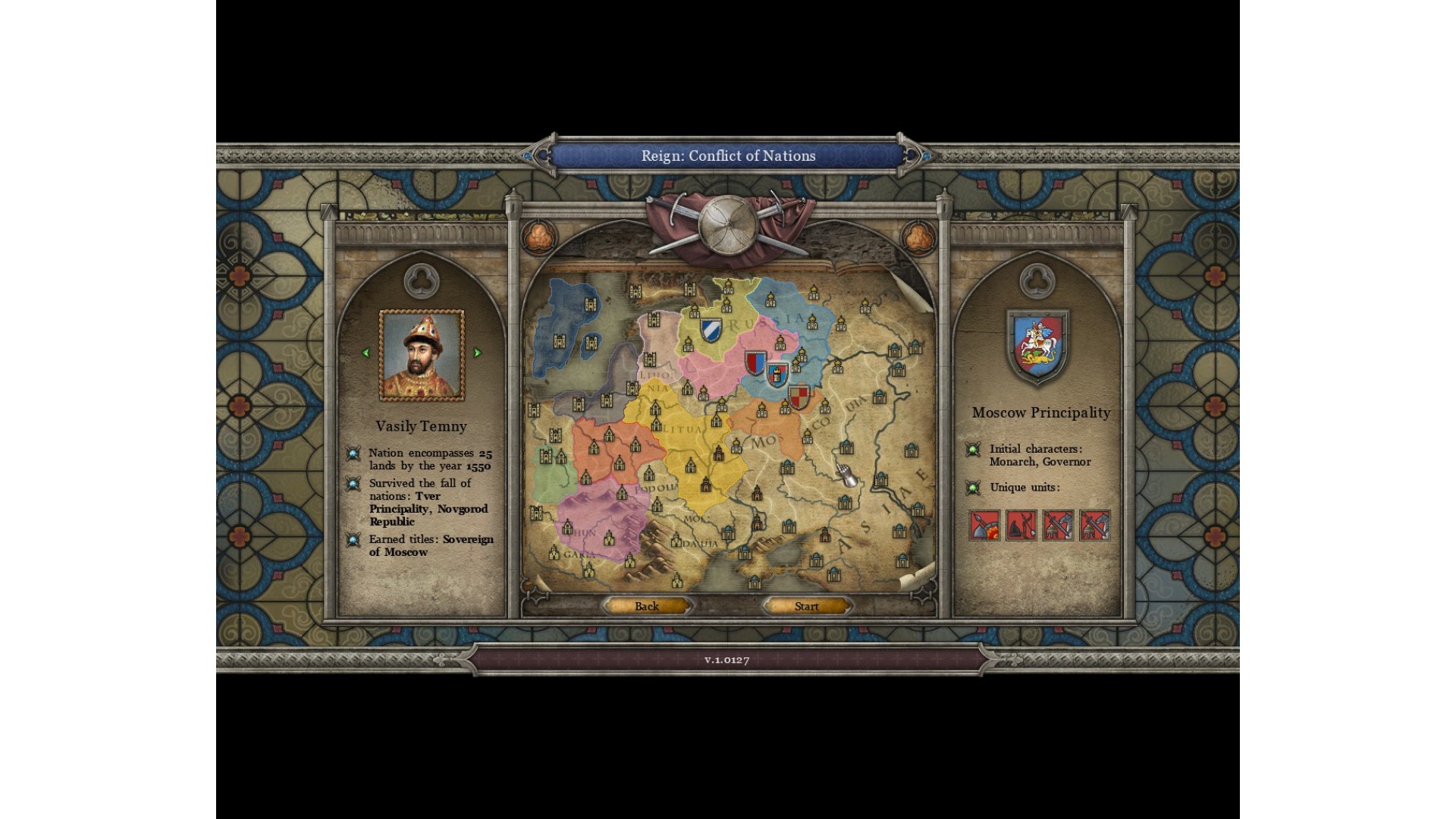Show the previous ruler with the left arrow

[x=366, y=353]
